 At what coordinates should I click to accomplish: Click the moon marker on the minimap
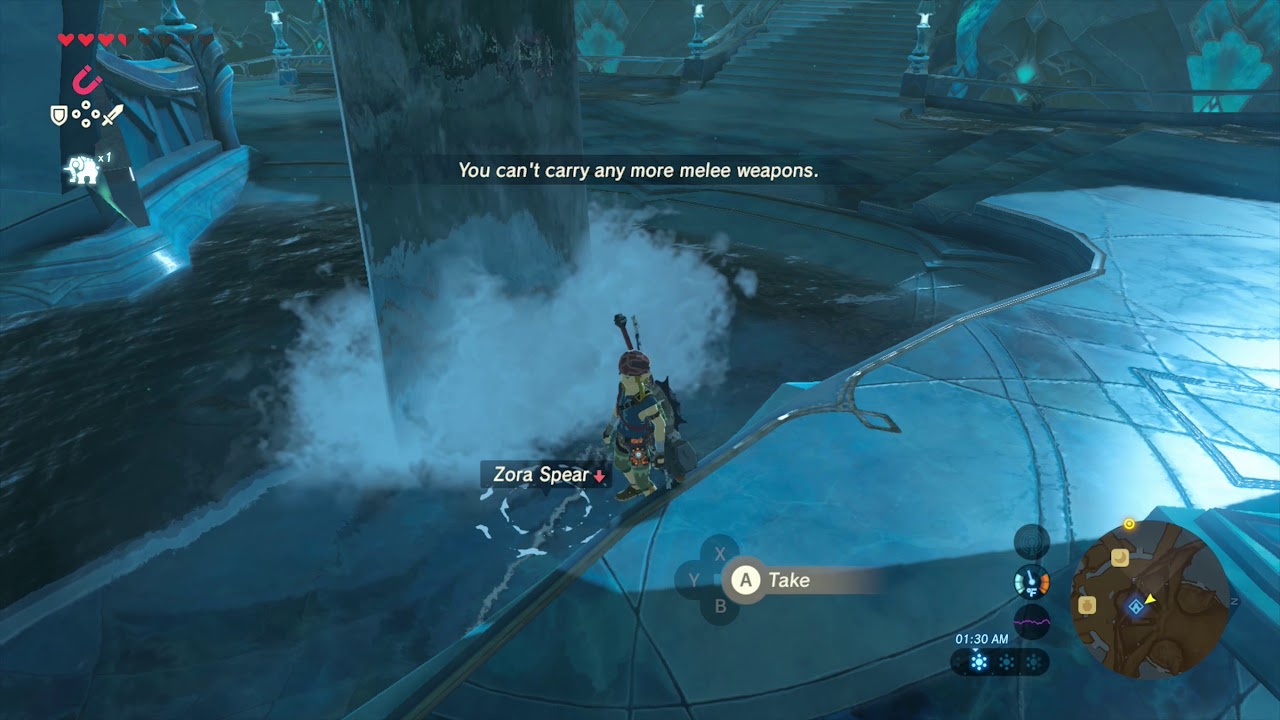[x=1120, y=557]
